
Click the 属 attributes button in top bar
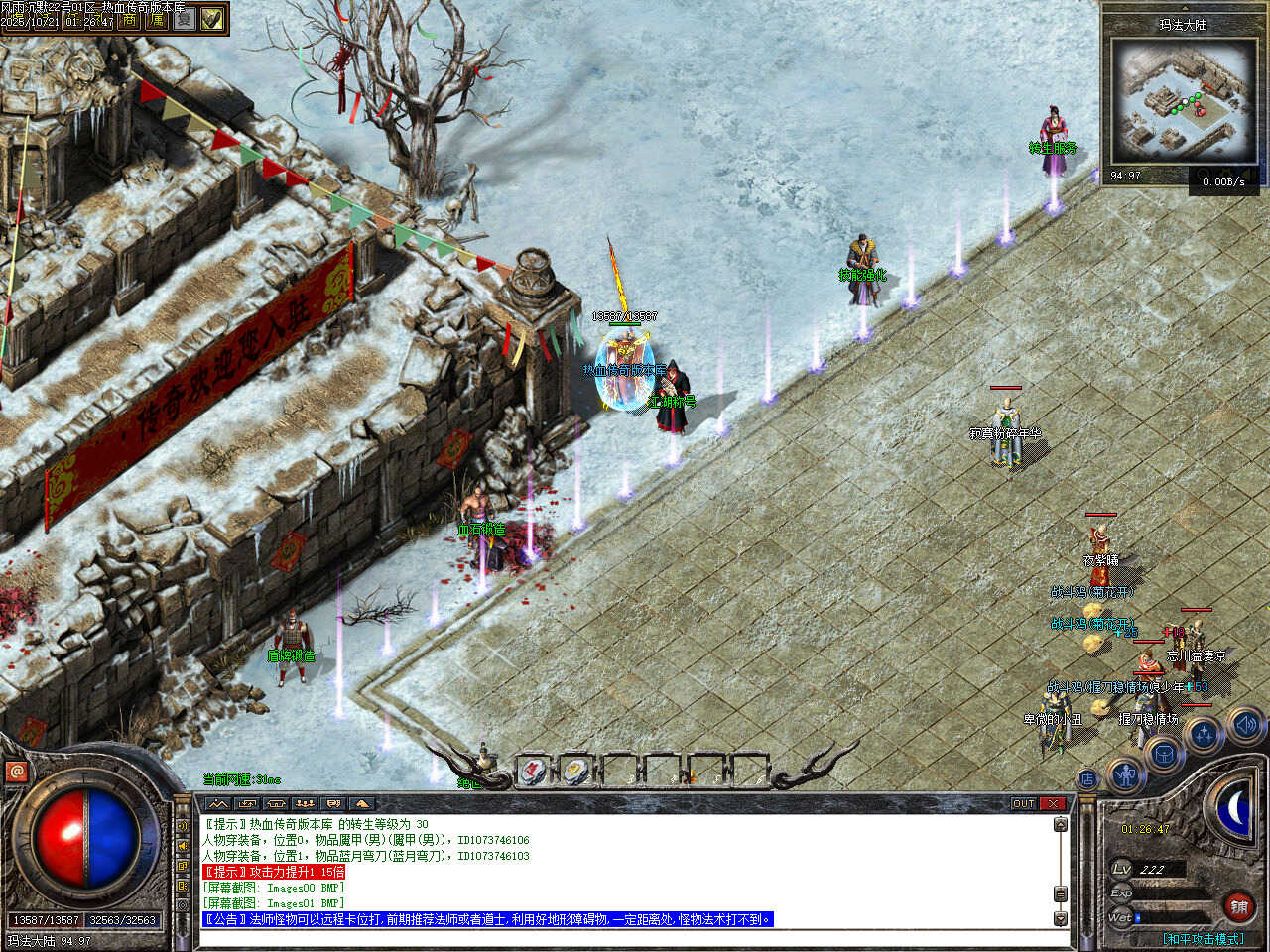pyautogui.click(x=157, y=20)
